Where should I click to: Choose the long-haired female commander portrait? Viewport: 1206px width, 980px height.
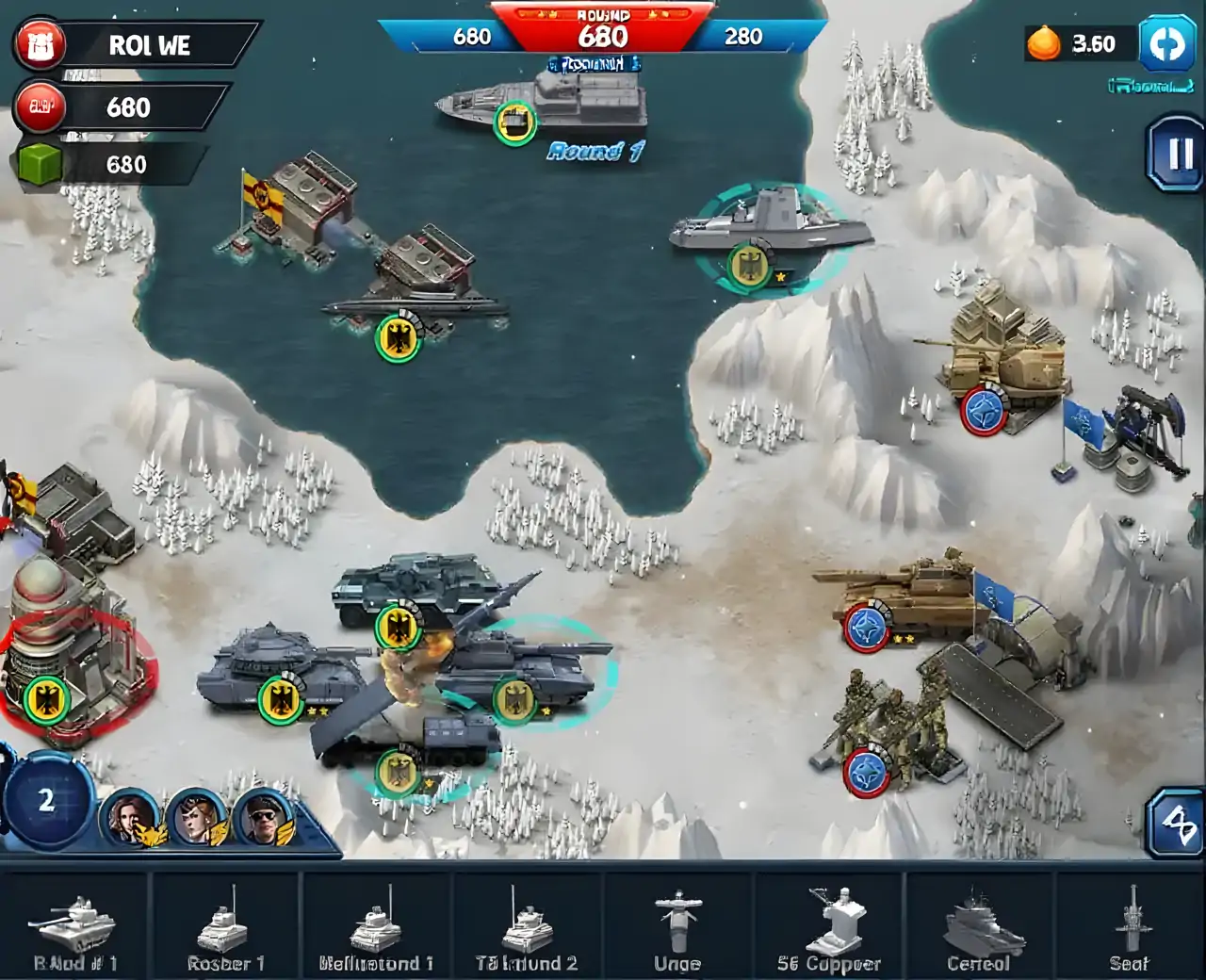(x=130, y=818)
